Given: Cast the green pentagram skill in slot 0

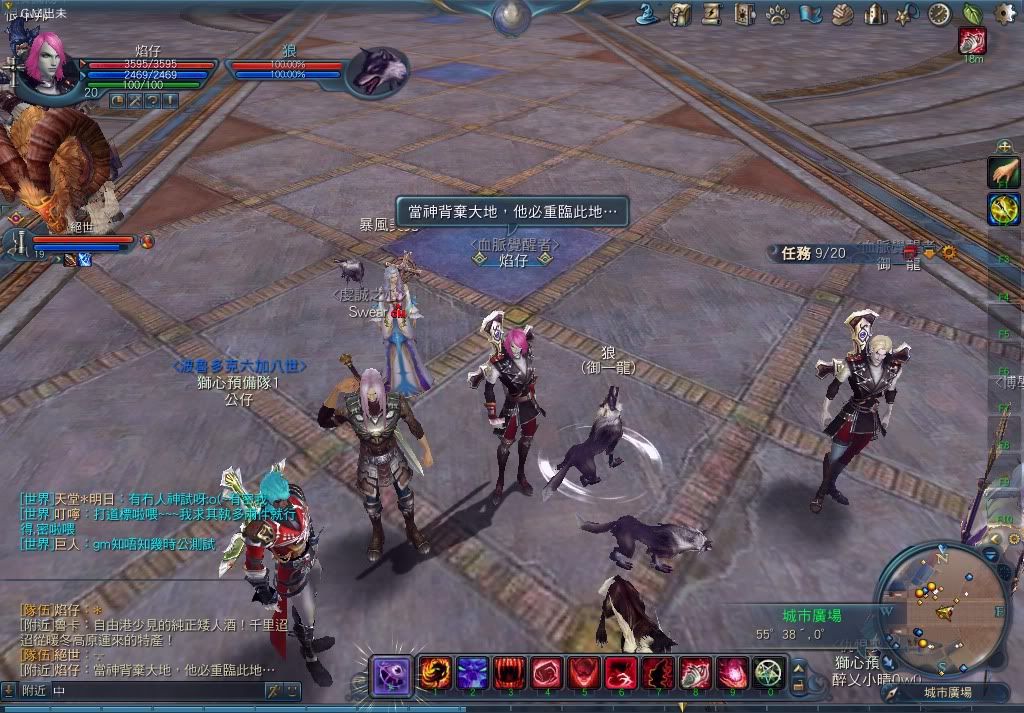Looking at the screenshot, I should pyautogui.click(x=768, y=673).
